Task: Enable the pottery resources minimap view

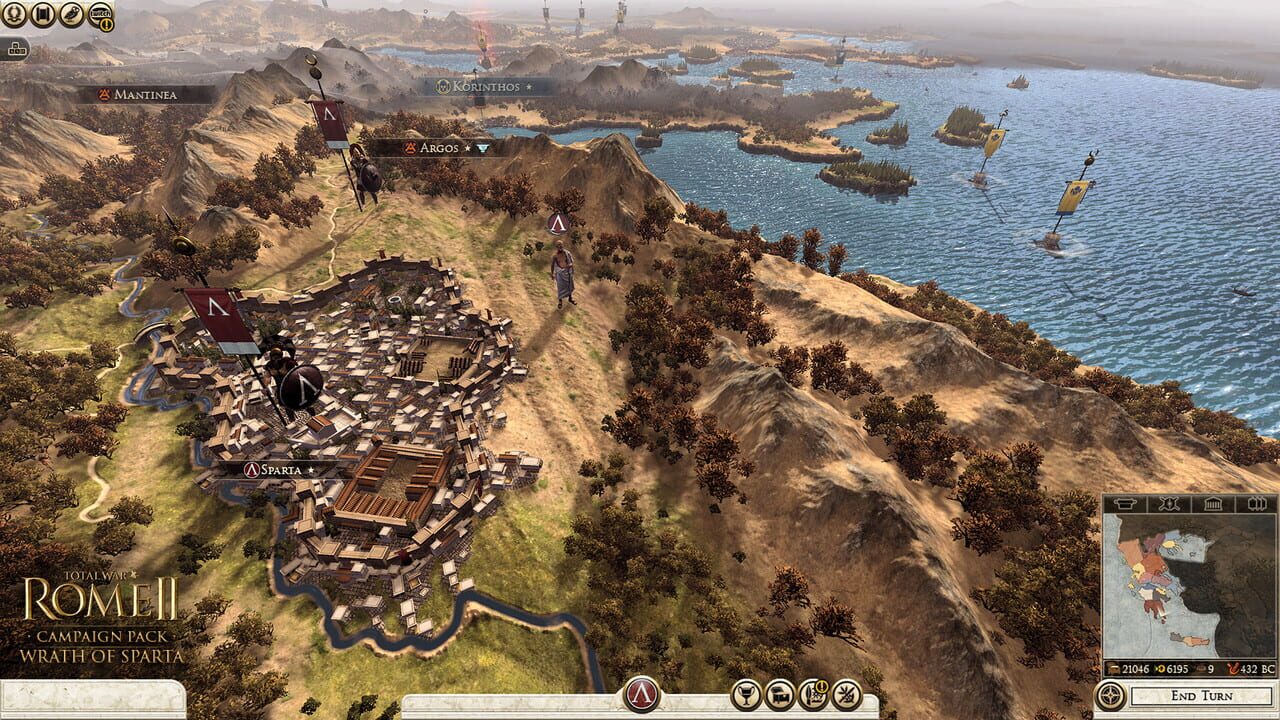Action: (x=1124, y=503)
